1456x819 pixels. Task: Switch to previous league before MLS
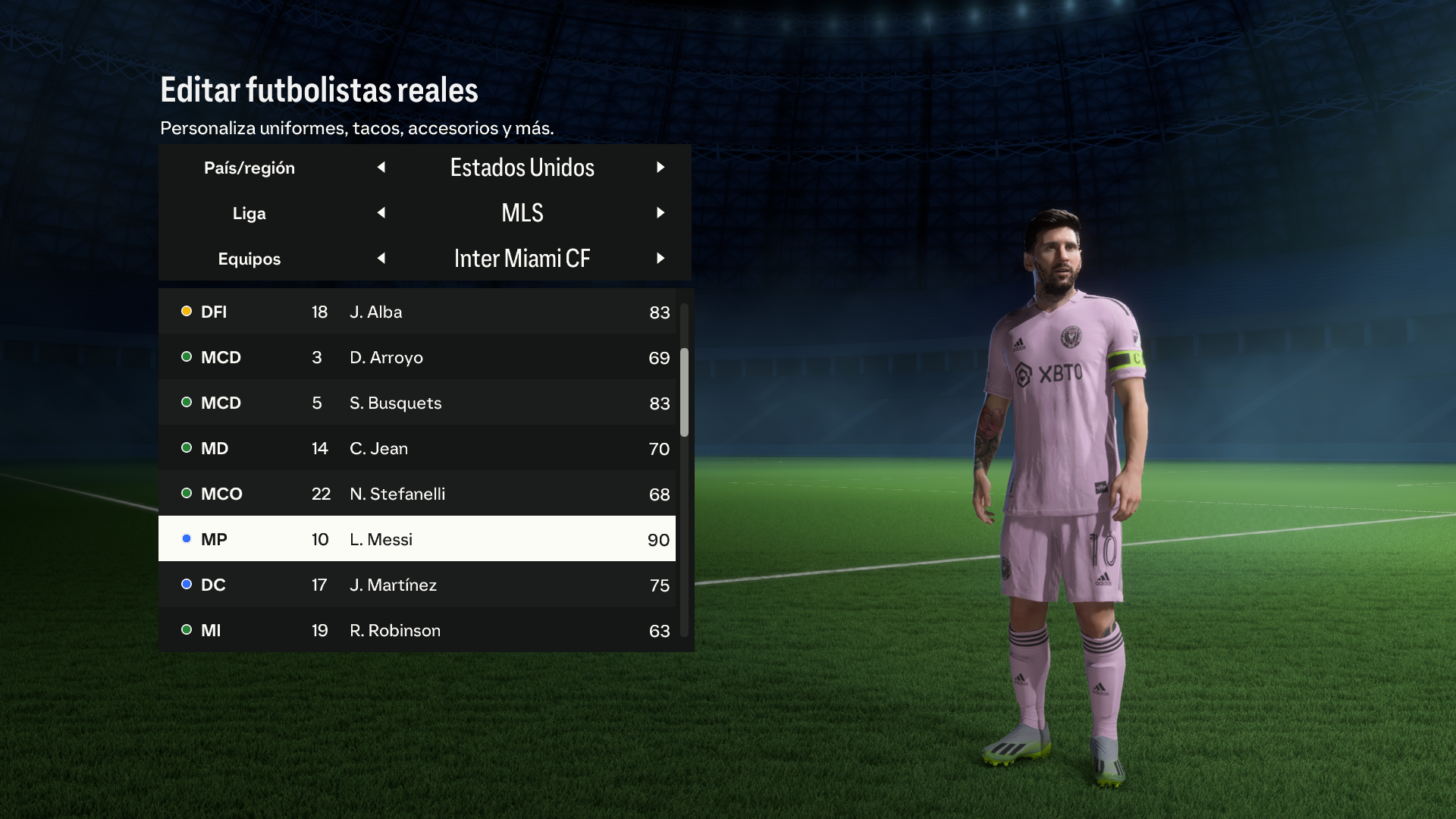[x=381, y=213]
